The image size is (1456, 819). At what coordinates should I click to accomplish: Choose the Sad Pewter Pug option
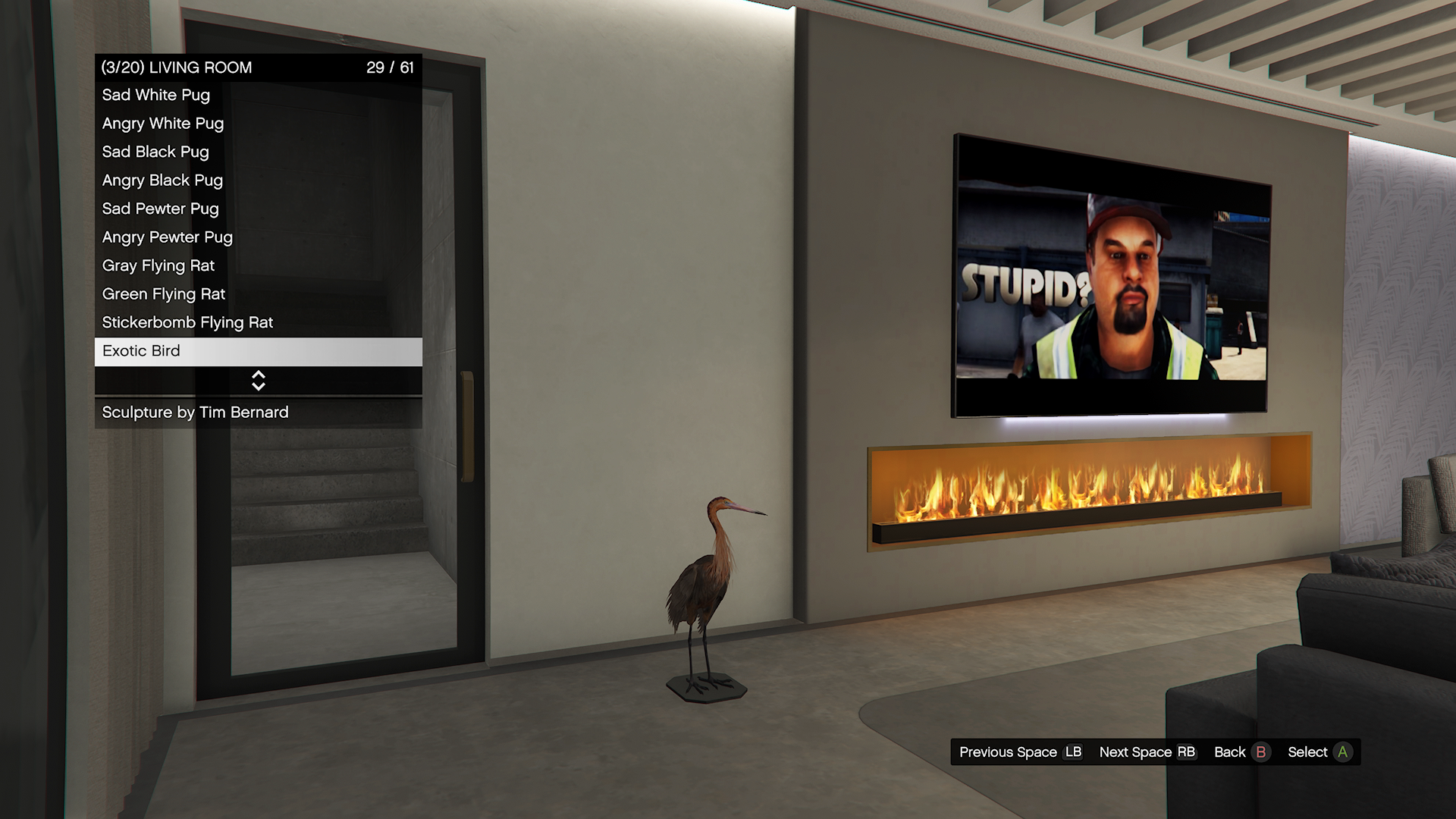(x=258, y=209)
